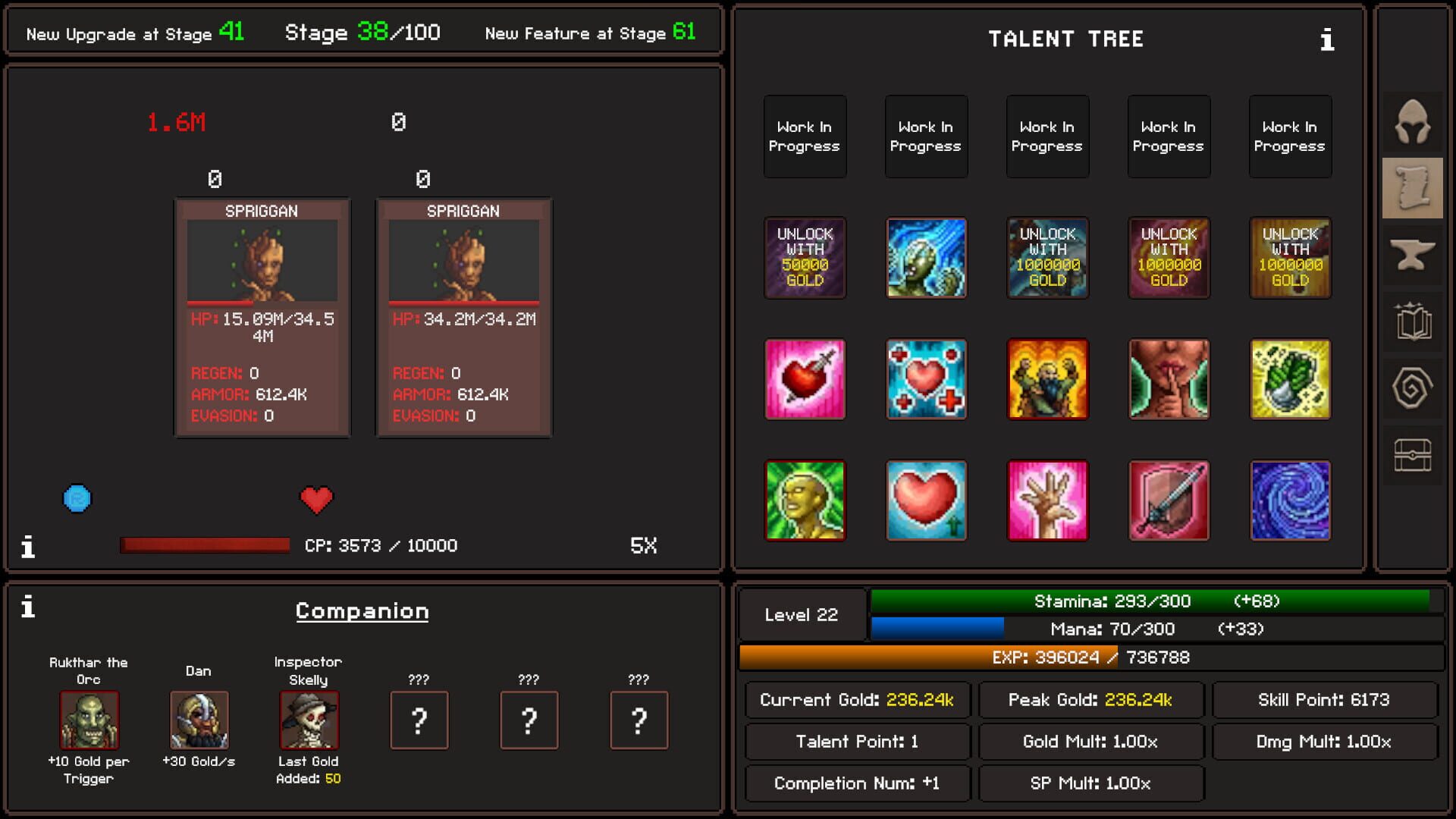Select the helmet hero tab icon

click(1412, 121)
